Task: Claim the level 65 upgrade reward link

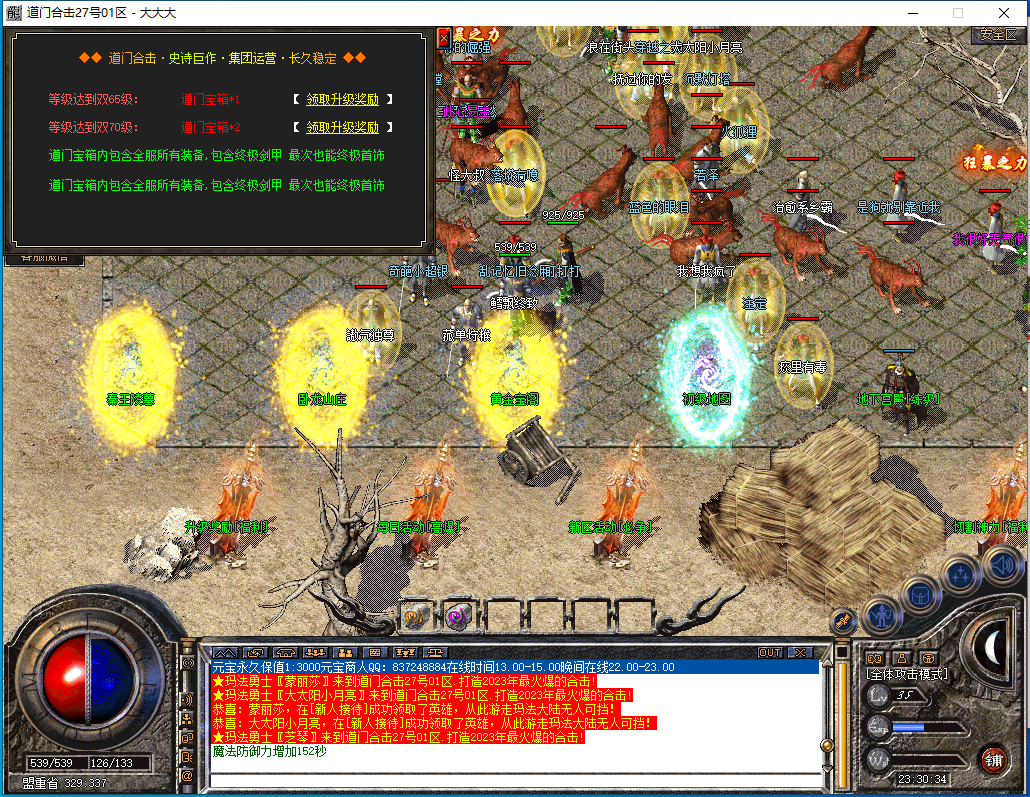Action: [x=342, y=100]
